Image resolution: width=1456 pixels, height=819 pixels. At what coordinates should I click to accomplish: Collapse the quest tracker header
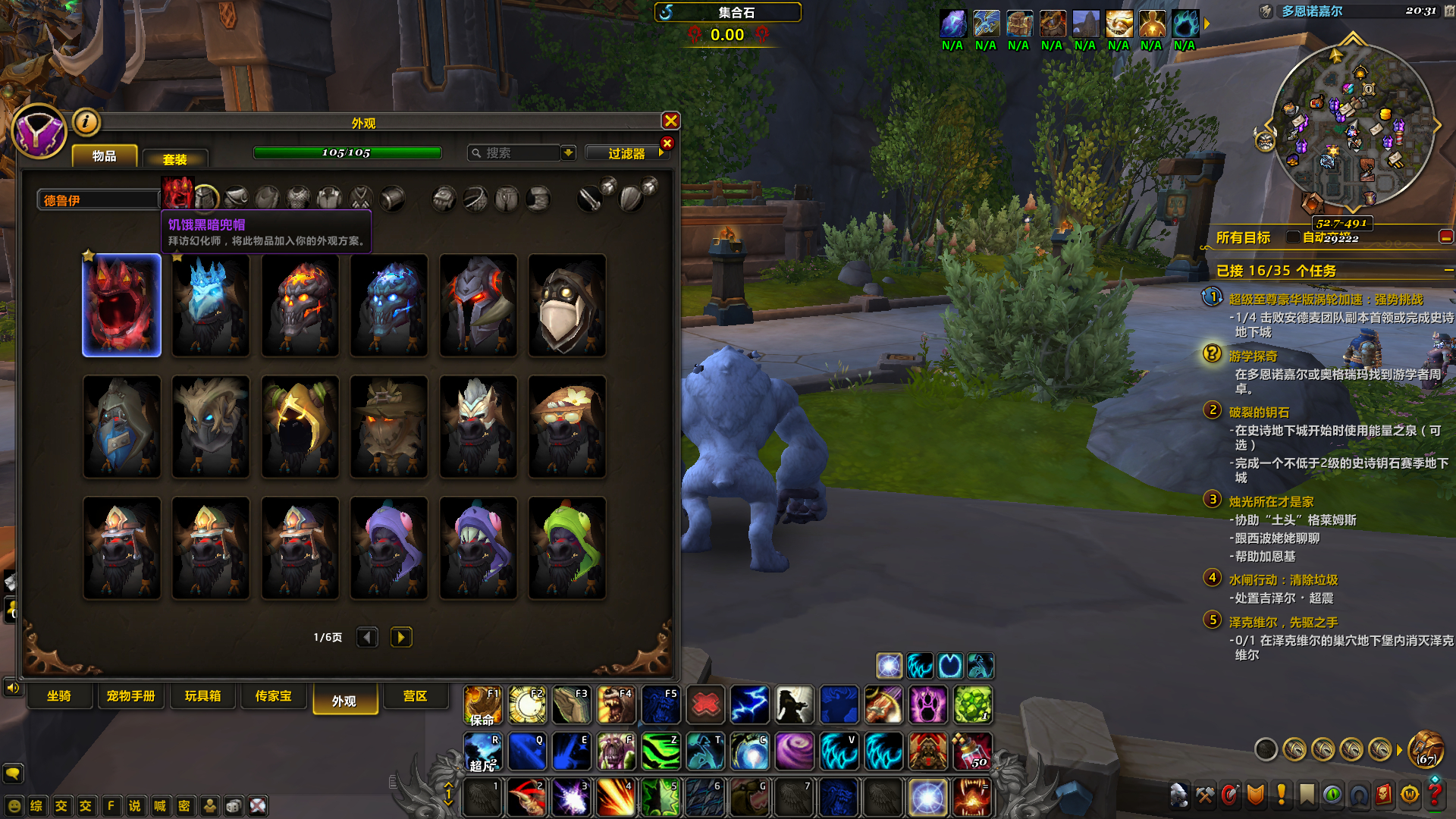pos(1448,271)
